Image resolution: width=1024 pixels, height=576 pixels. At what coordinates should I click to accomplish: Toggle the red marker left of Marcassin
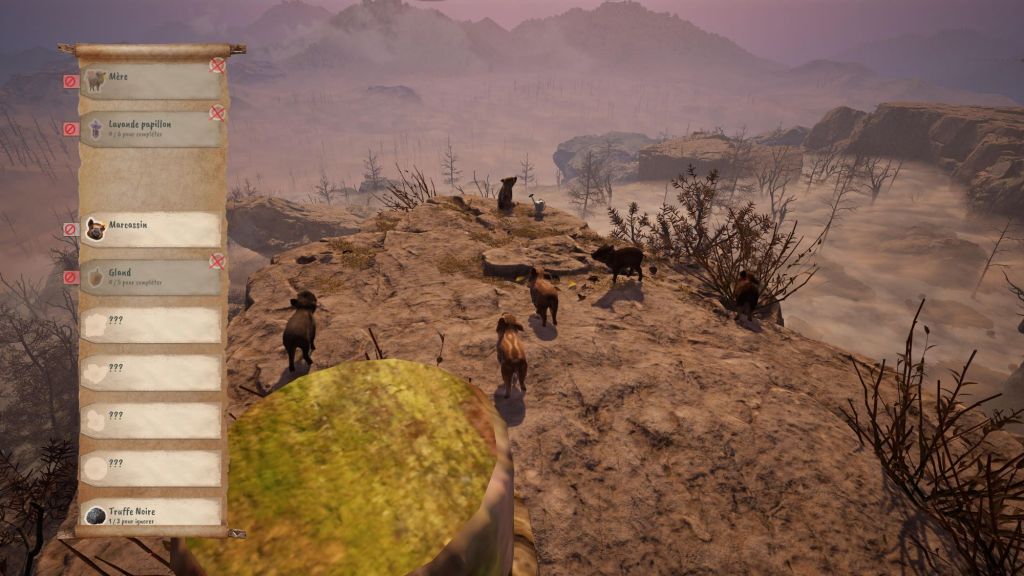(x=70, y=229)
